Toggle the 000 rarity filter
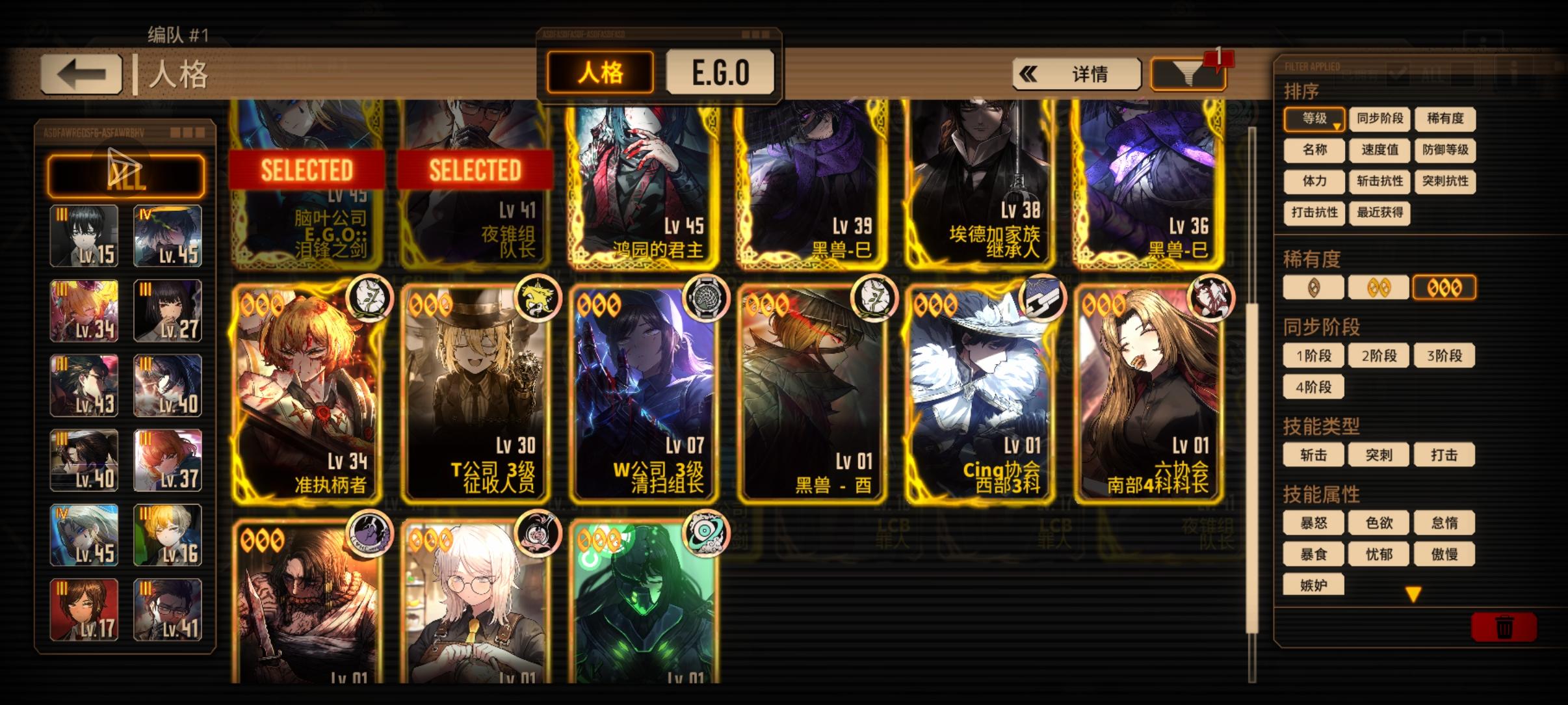Screen dimensions: 1568x705 pyautogui.click(x=1444, y=287)
